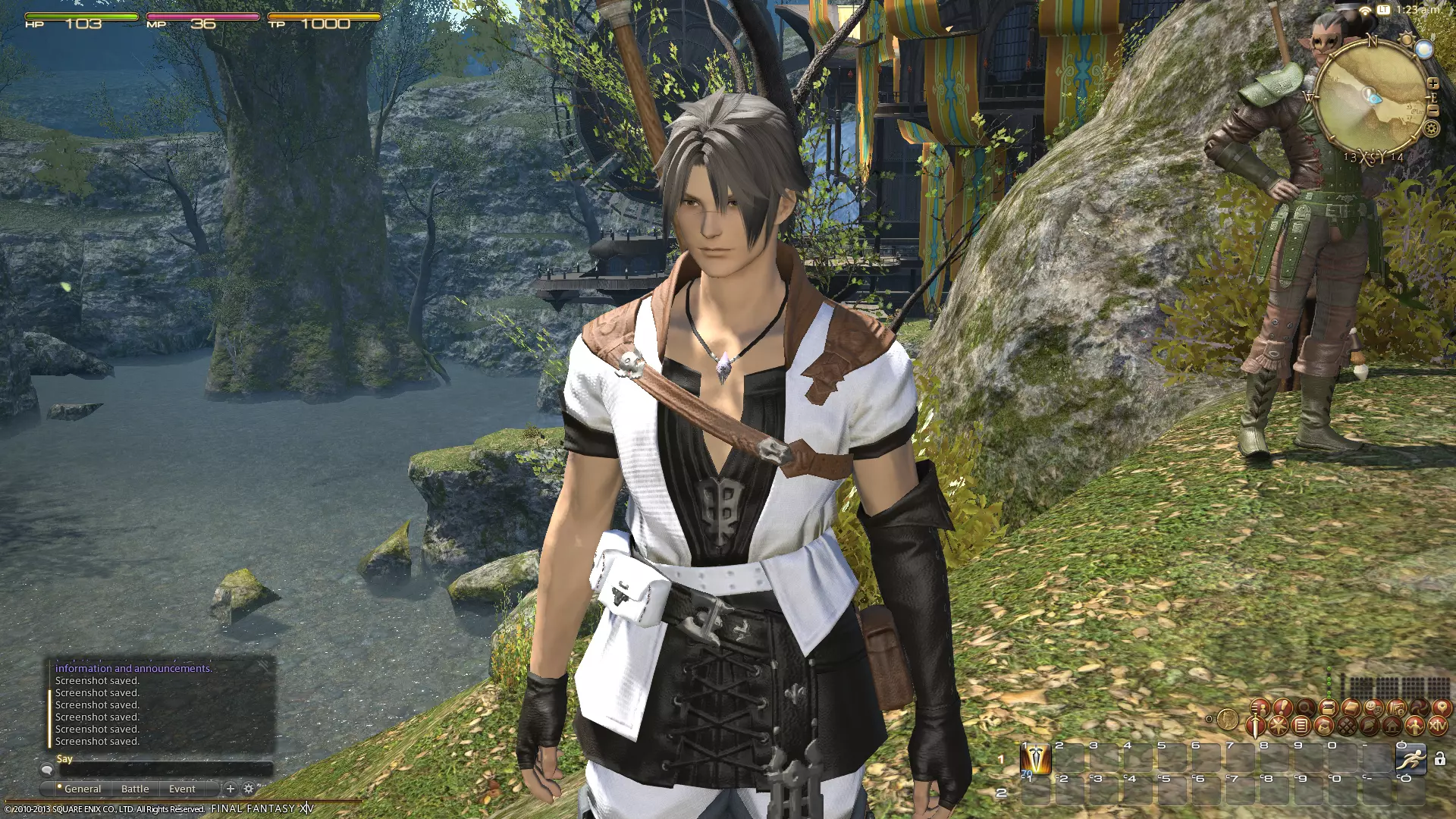This screenshot has width=1456, height=819.
Task: Open the sword actions menu icon
Action: pyautogui.click(x=1257, y=726)
